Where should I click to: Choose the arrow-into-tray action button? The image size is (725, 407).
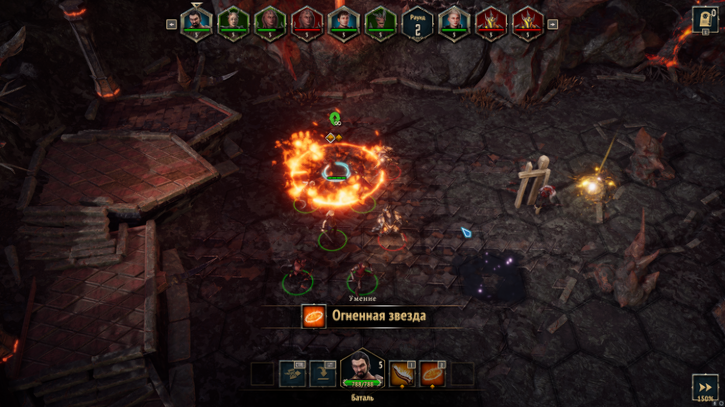[322, 373]
